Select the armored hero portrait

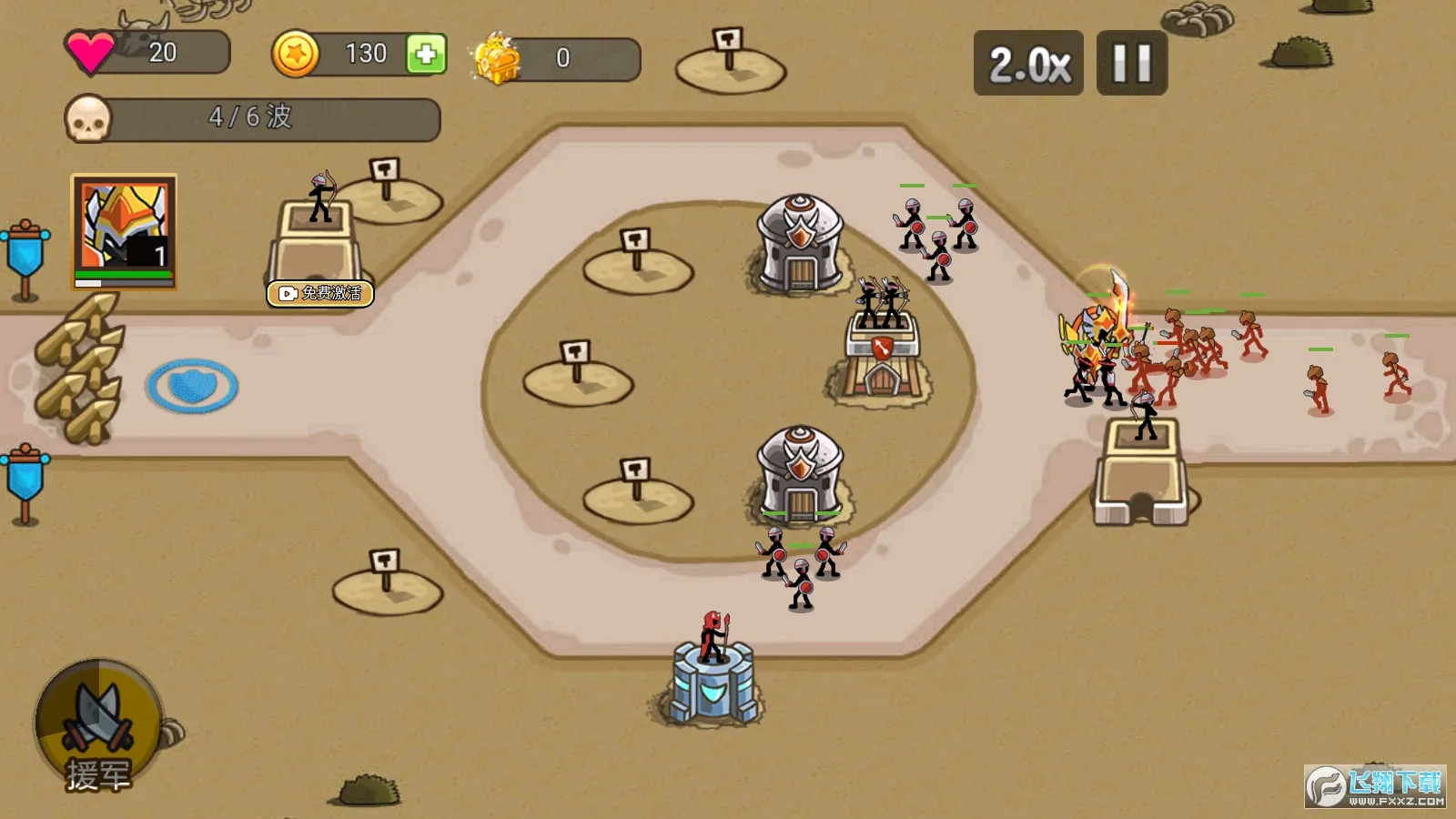point(124,231)
